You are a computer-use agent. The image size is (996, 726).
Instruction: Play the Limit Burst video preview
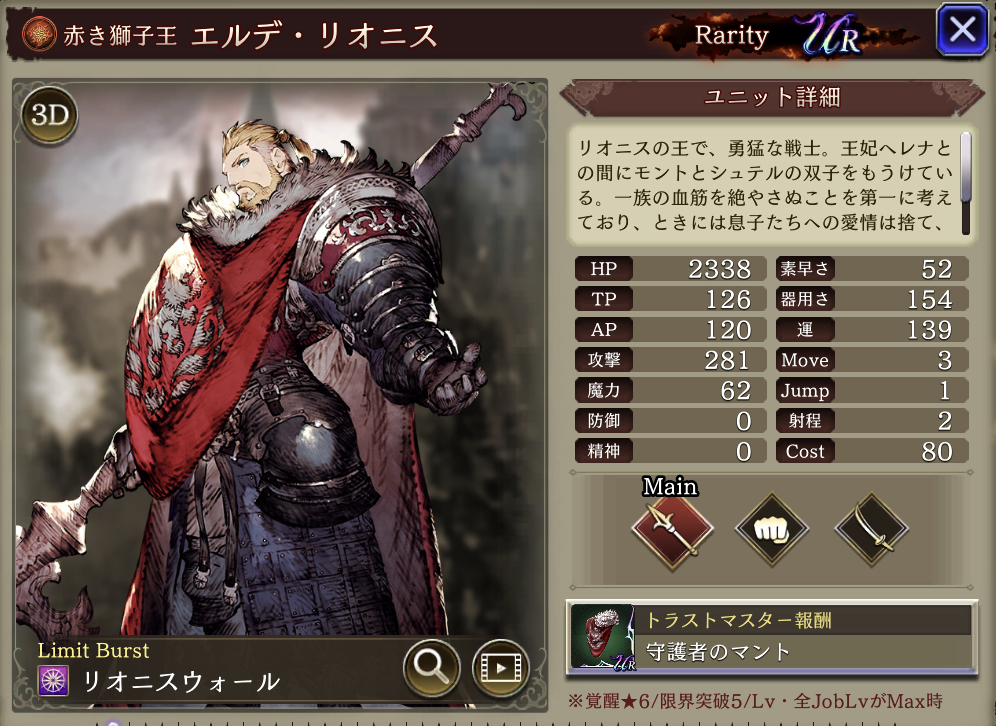[500, 667]
